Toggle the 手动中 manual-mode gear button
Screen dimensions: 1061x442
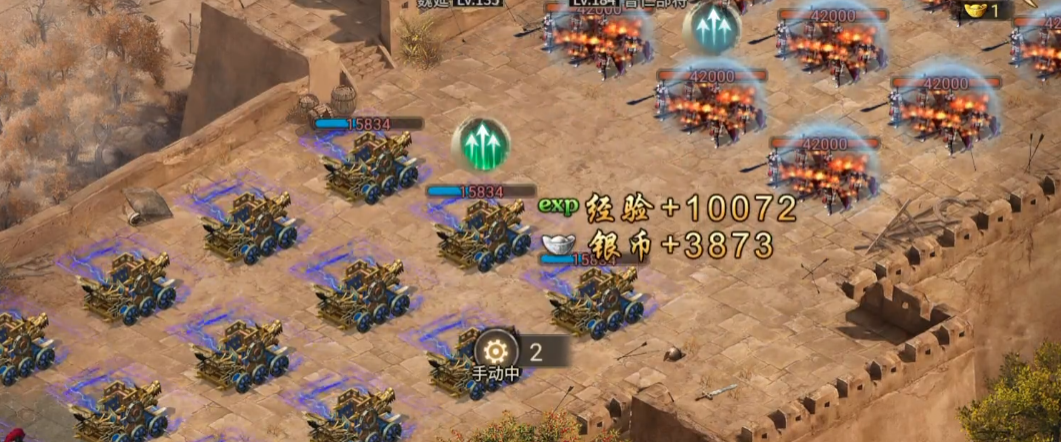point(497,353)
